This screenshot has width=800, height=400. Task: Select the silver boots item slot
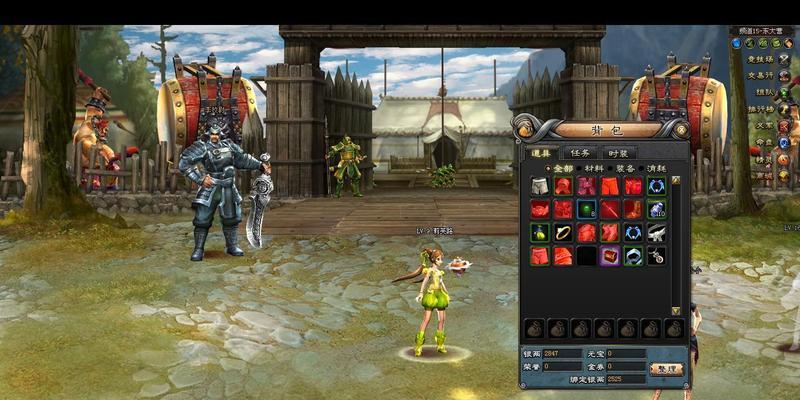656,232
